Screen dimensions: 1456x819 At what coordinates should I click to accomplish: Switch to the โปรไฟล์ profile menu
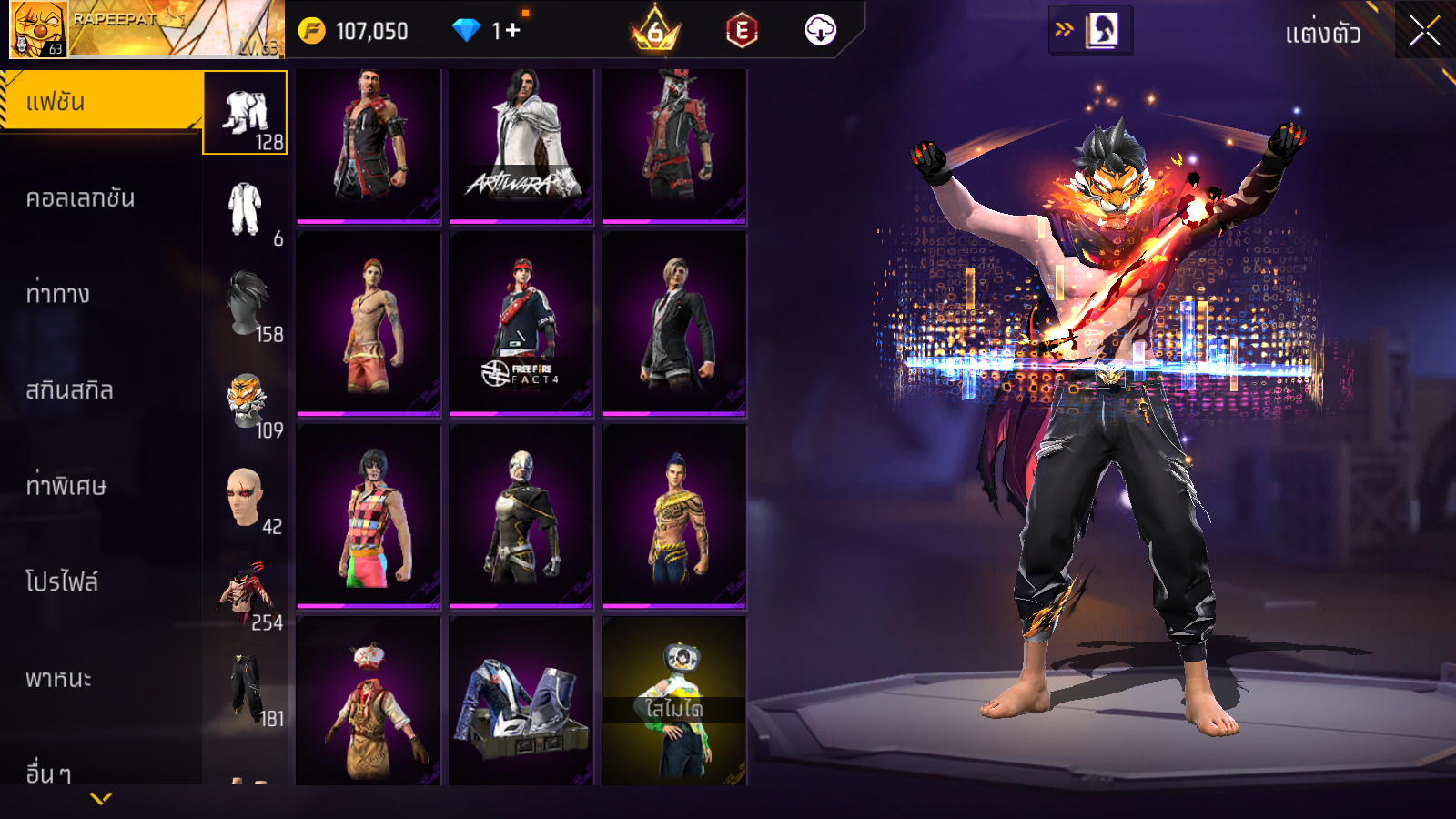click(62, 582)
